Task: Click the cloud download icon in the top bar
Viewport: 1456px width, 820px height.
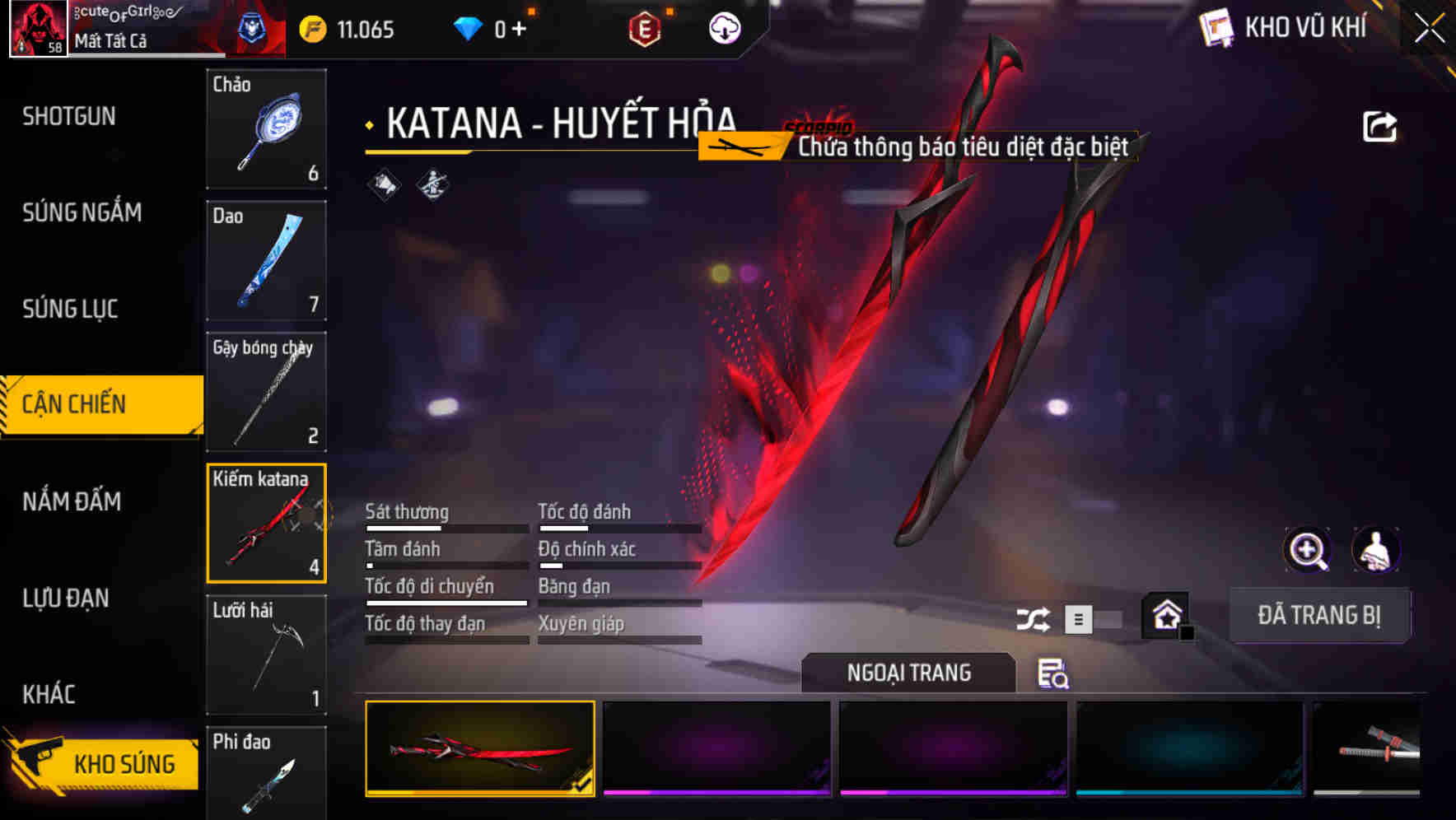Action: click(x=723, y=27)
